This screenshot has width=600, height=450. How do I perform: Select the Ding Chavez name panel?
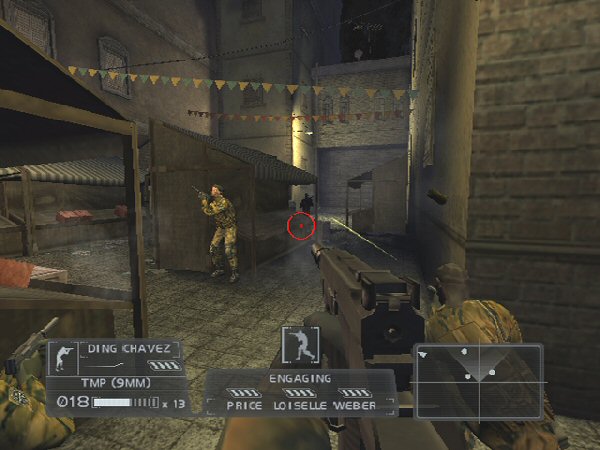129,349
